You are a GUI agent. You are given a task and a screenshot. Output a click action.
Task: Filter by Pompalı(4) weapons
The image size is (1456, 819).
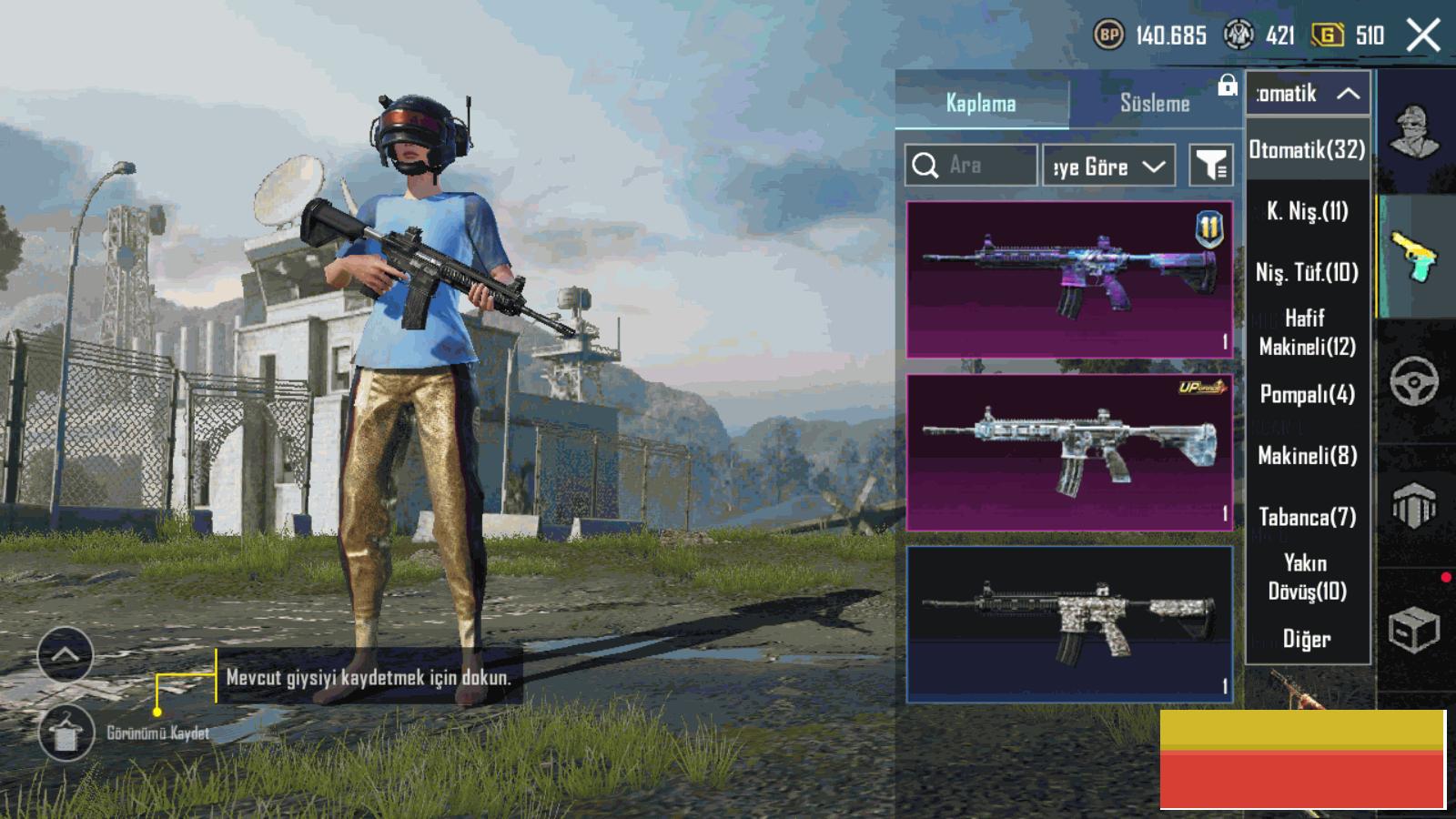(x=1307, y=394)
